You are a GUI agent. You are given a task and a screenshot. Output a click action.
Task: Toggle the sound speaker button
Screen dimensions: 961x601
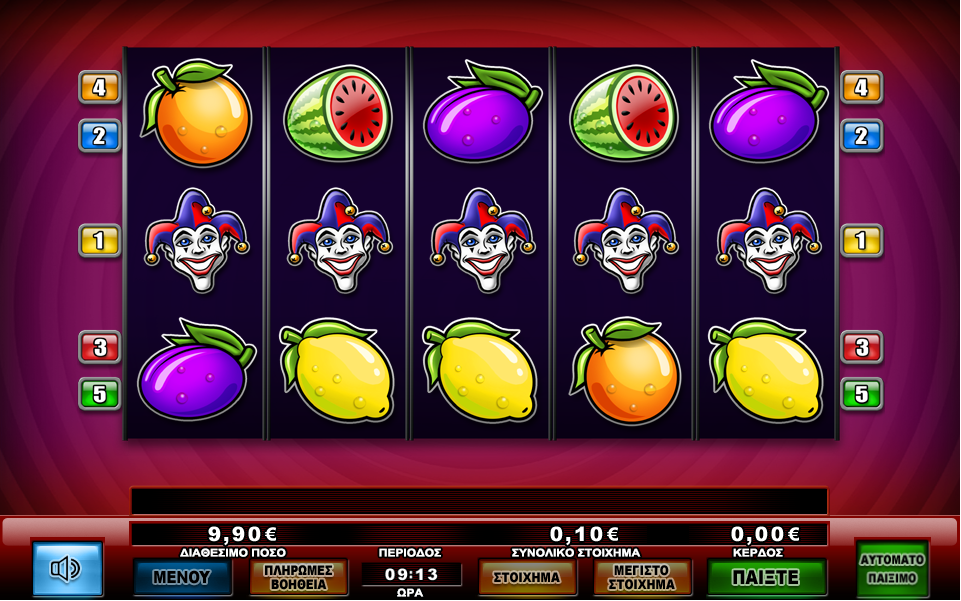pos(67,569)
